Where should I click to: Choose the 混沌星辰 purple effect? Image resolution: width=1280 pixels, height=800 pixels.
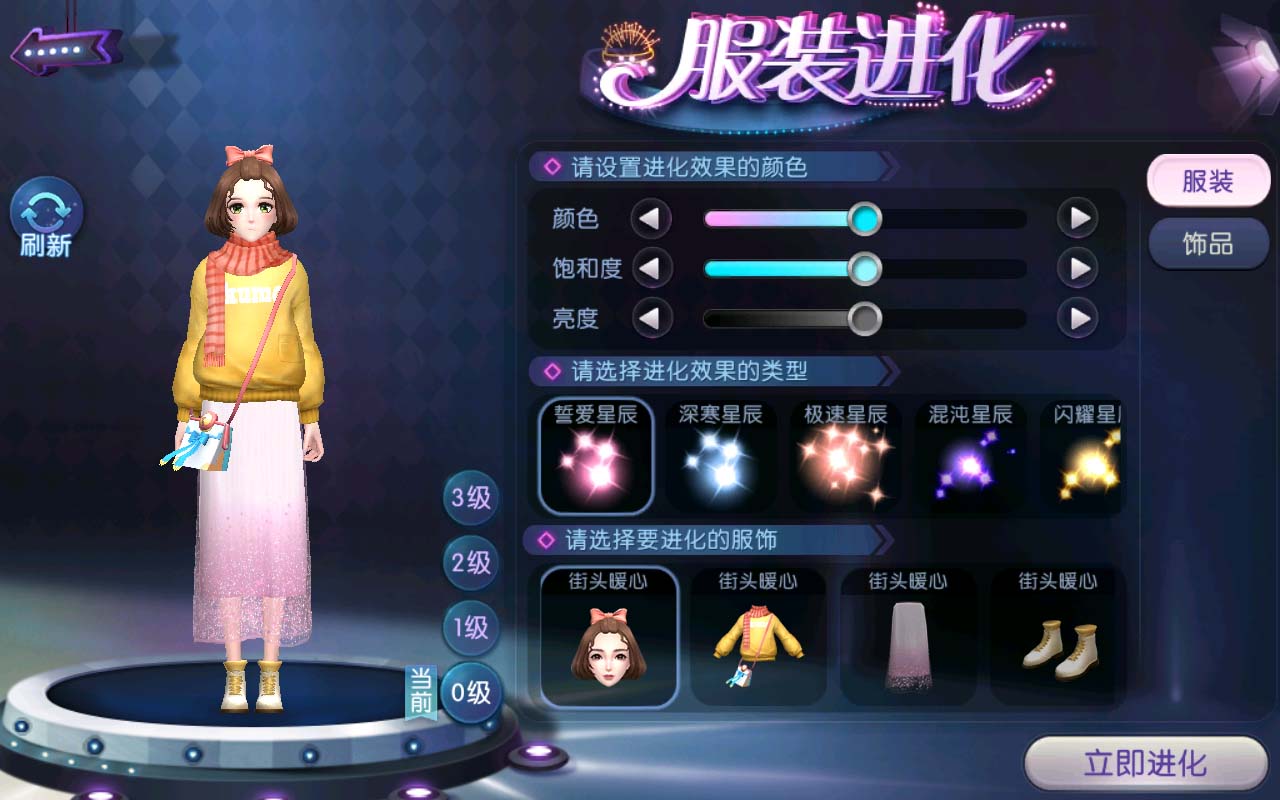point(969,456)
